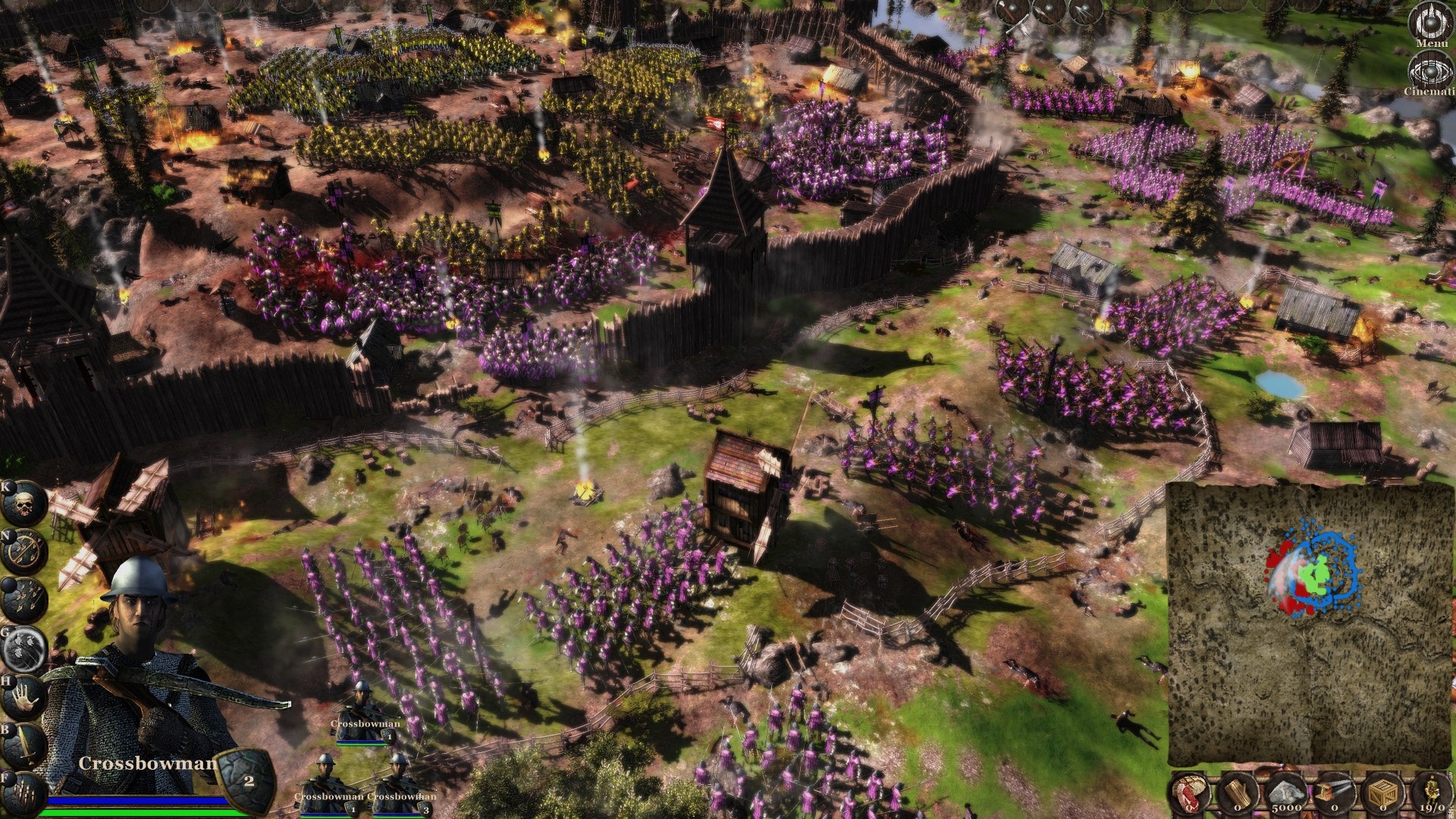This screenshot has height=819, width=1456.
Task: Select the crossed-arrows ranged stance icon
Action: [x=23, y=549]
